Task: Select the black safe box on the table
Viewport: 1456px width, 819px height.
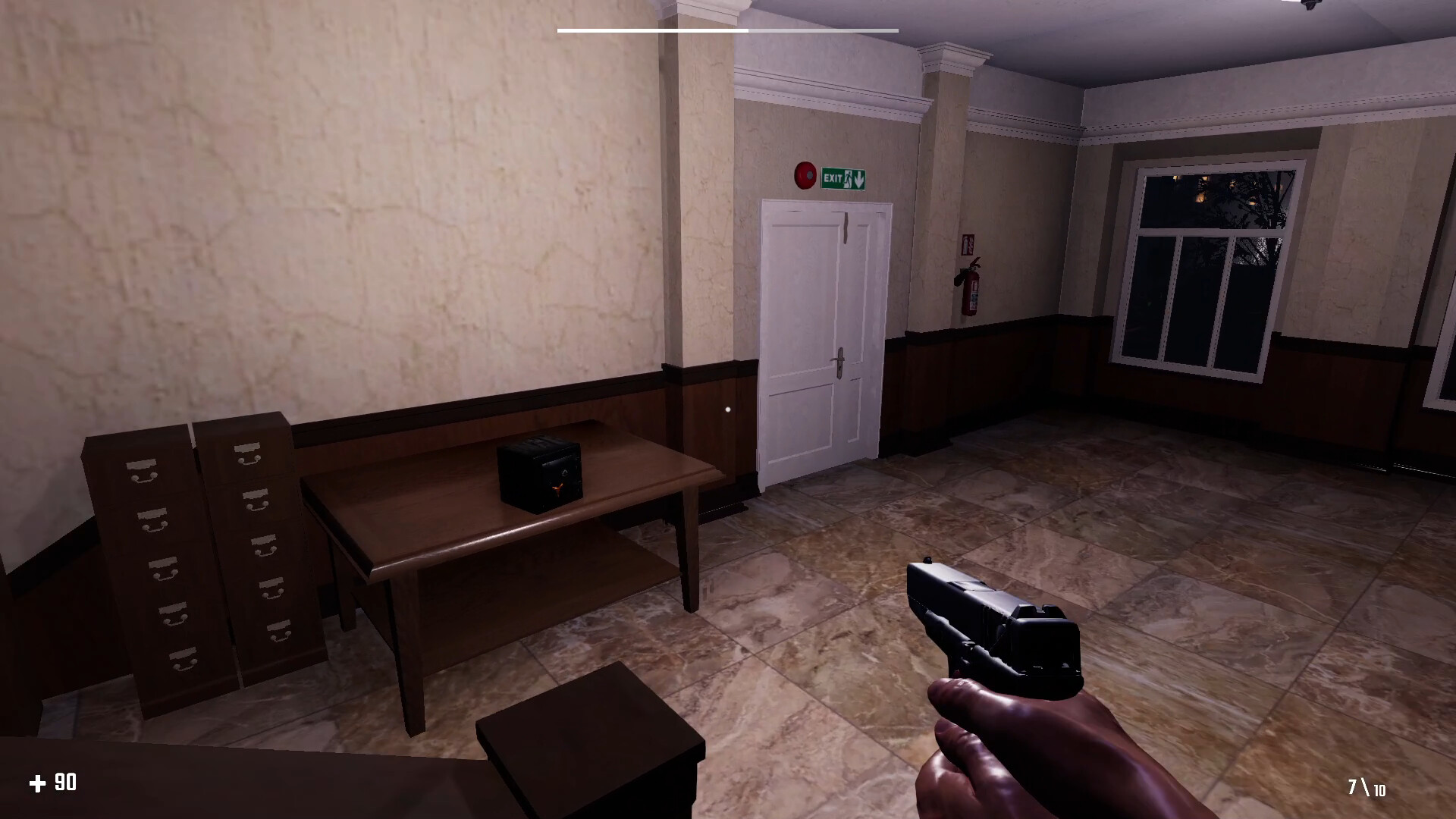Action: pyautogui.click(x=540, y=474)
